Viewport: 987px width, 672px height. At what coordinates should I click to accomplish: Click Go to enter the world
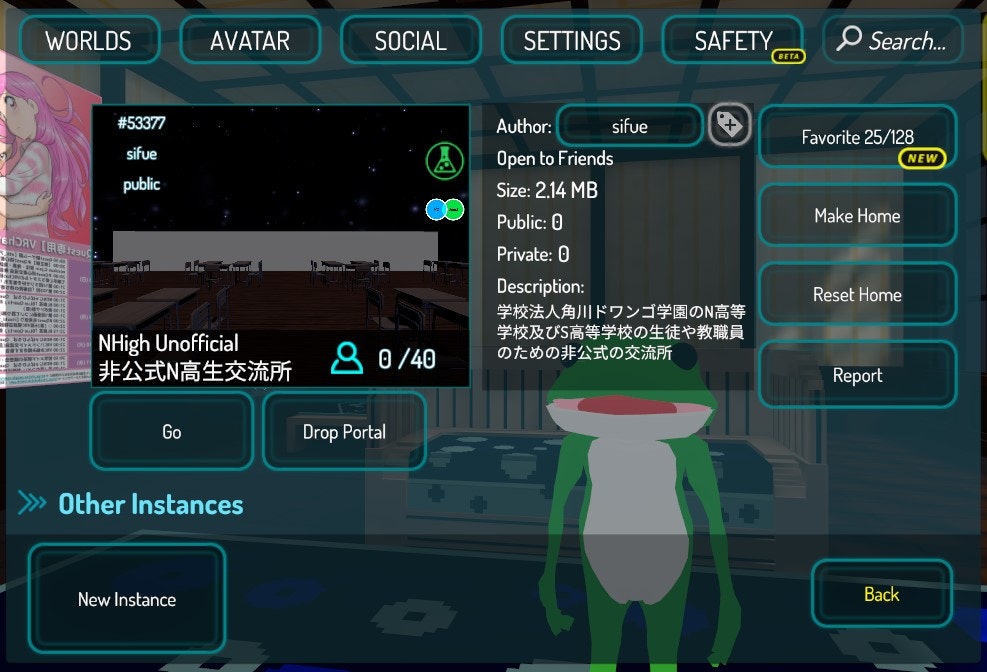[x=172, y=432]
